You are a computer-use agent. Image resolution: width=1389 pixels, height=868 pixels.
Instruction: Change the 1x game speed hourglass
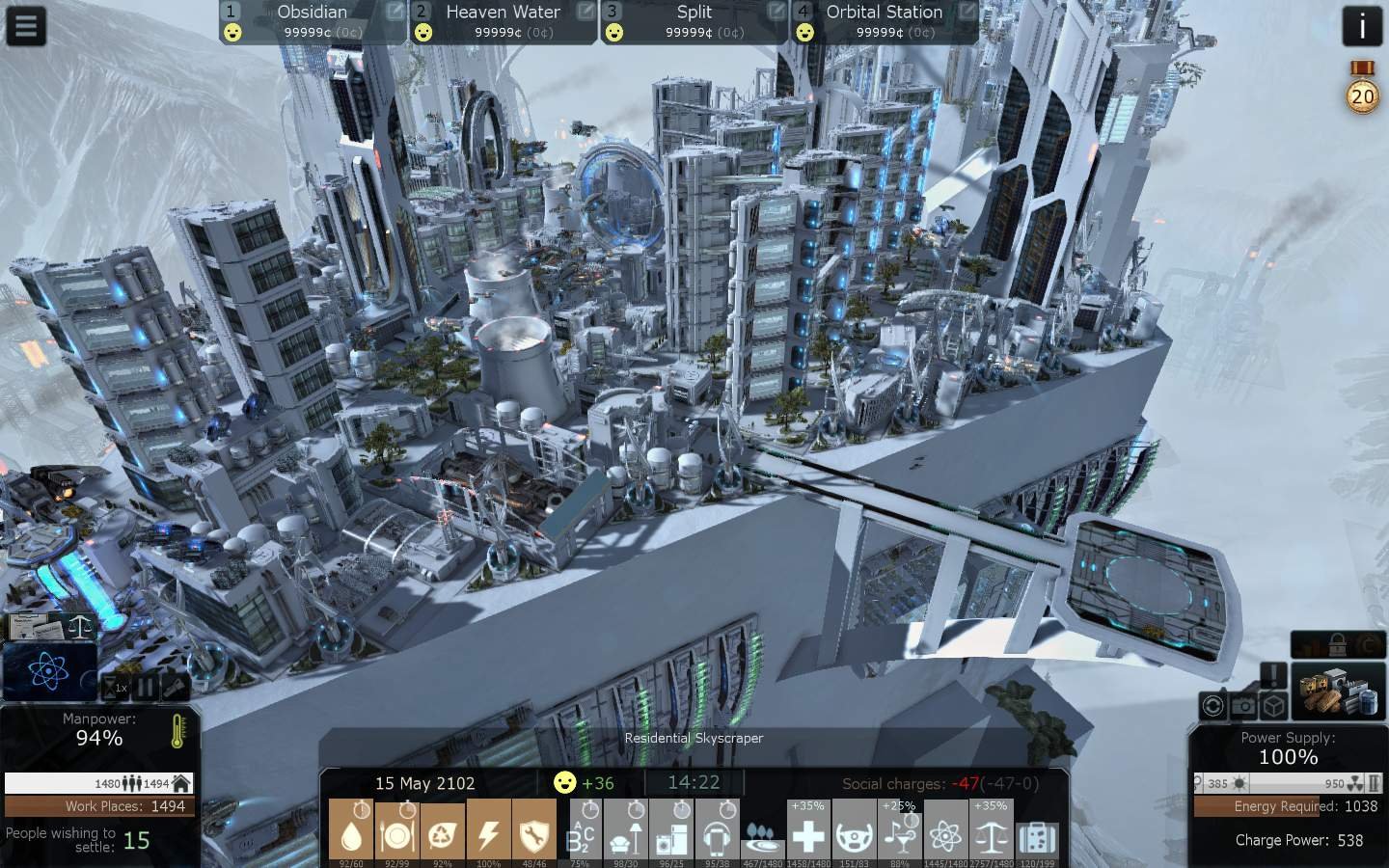[x=117, y=688]
